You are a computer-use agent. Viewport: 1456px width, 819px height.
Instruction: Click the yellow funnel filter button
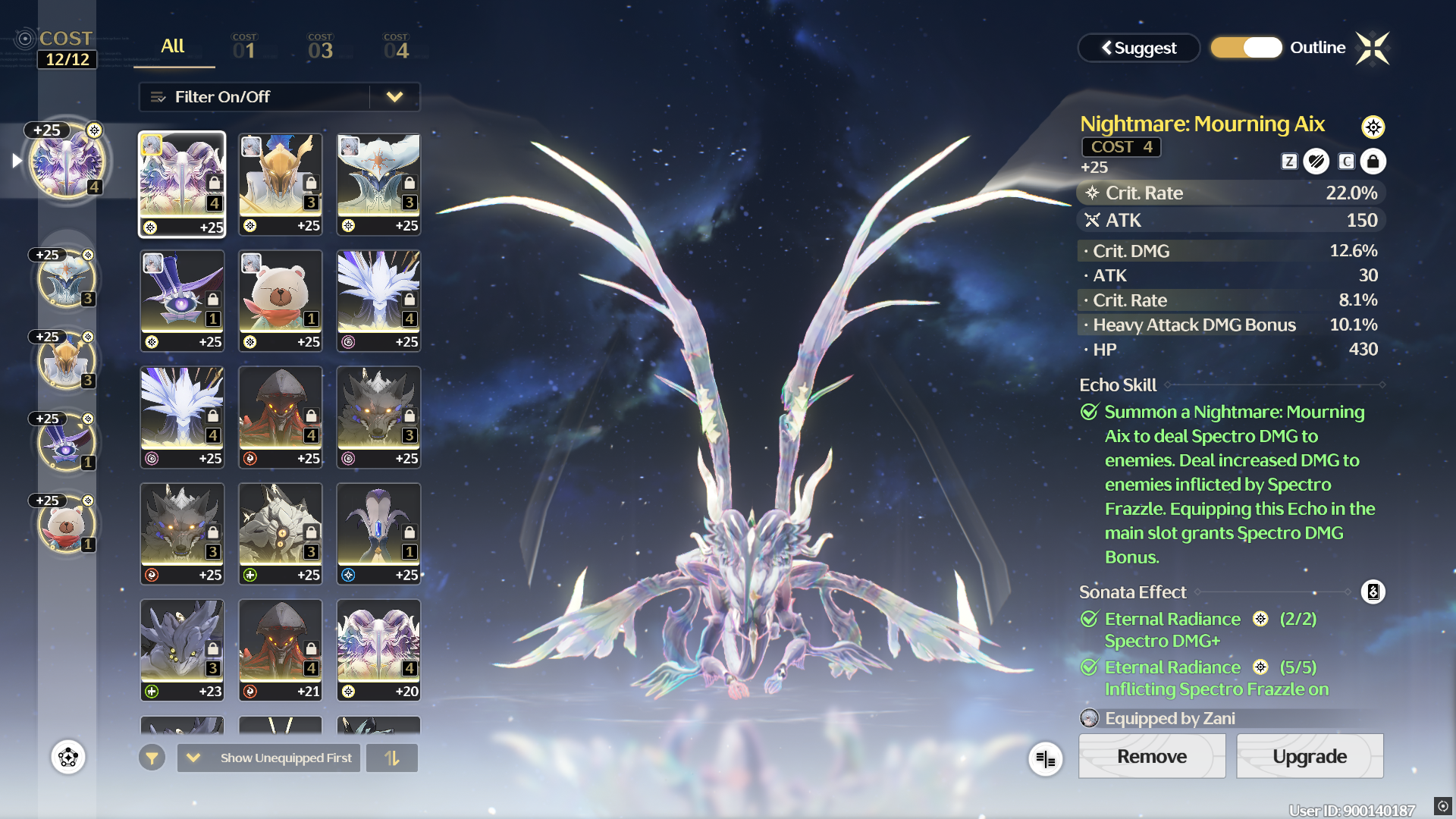152,758
